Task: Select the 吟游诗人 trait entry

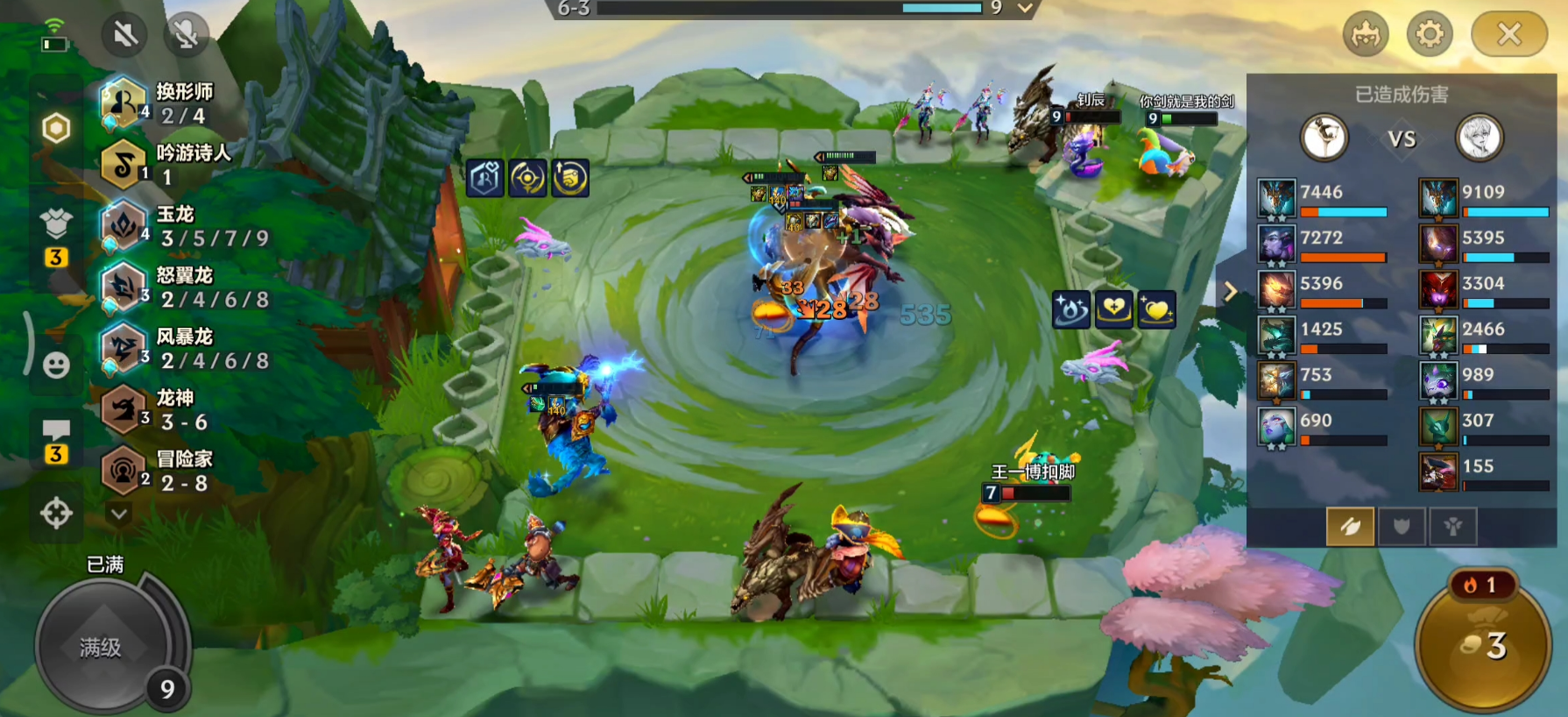Action: tap(166, 164)
